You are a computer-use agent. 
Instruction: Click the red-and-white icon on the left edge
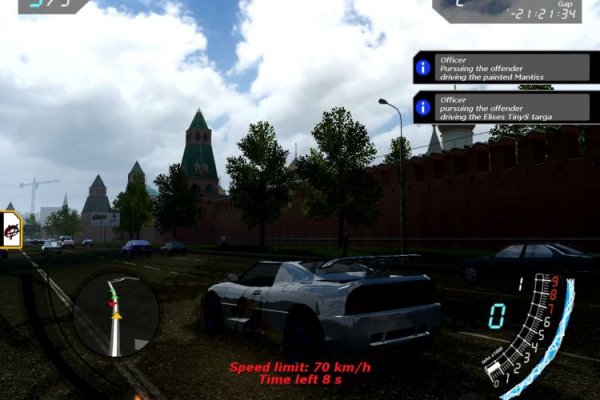pyautogui.click(x=11, y=230)
